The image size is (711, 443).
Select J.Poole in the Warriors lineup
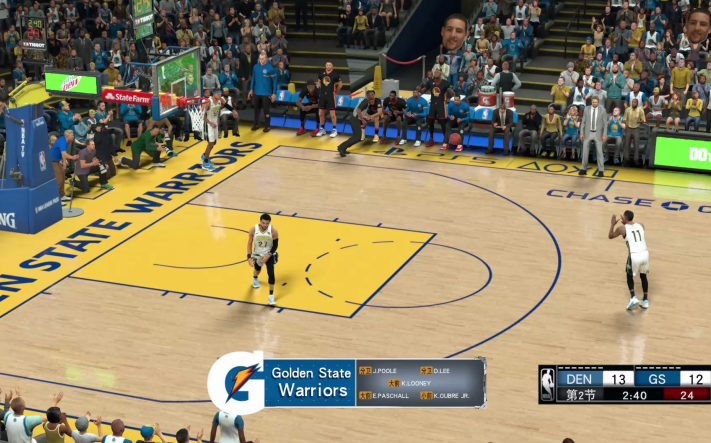(385, 370)
